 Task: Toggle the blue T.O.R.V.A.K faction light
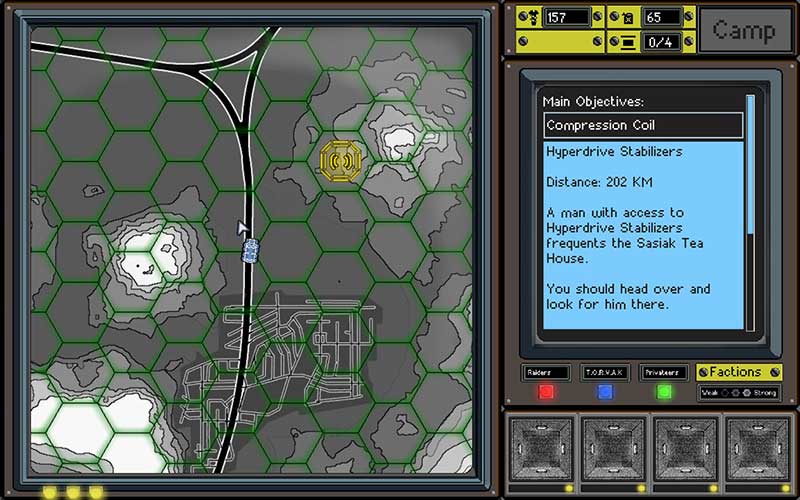pos(605,392)
